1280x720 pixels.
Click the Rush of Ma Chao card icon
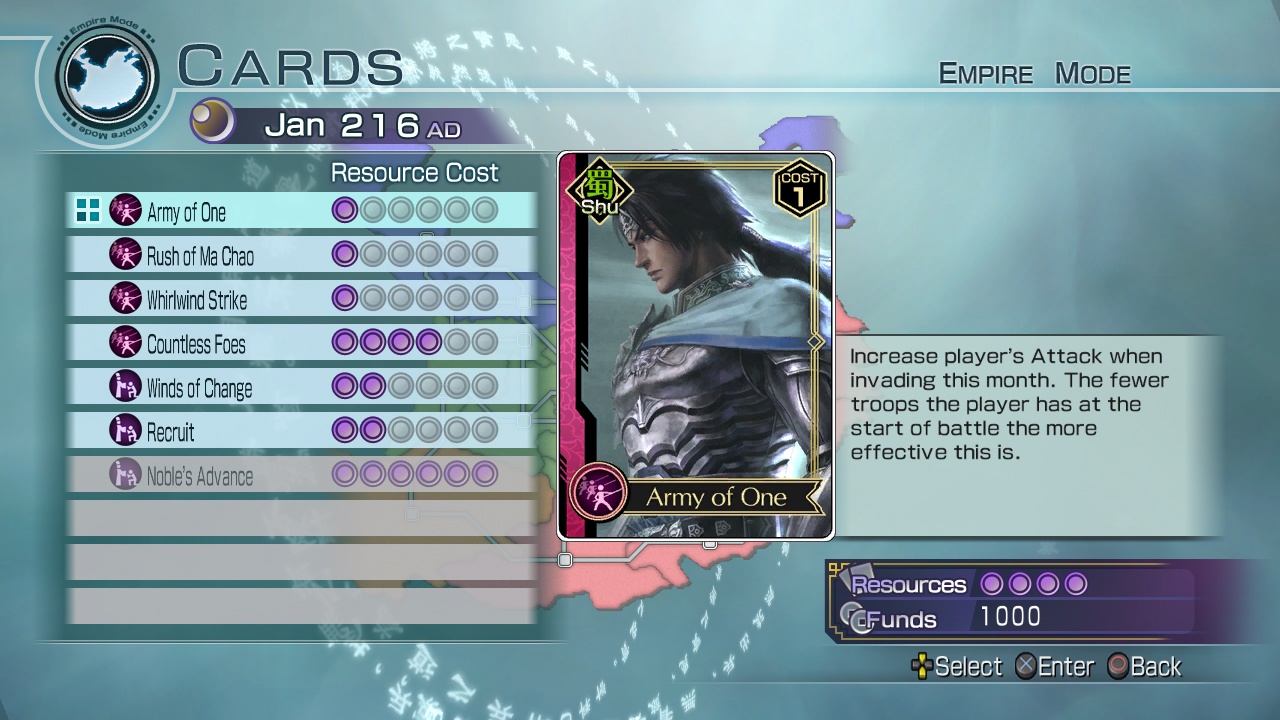124,256
